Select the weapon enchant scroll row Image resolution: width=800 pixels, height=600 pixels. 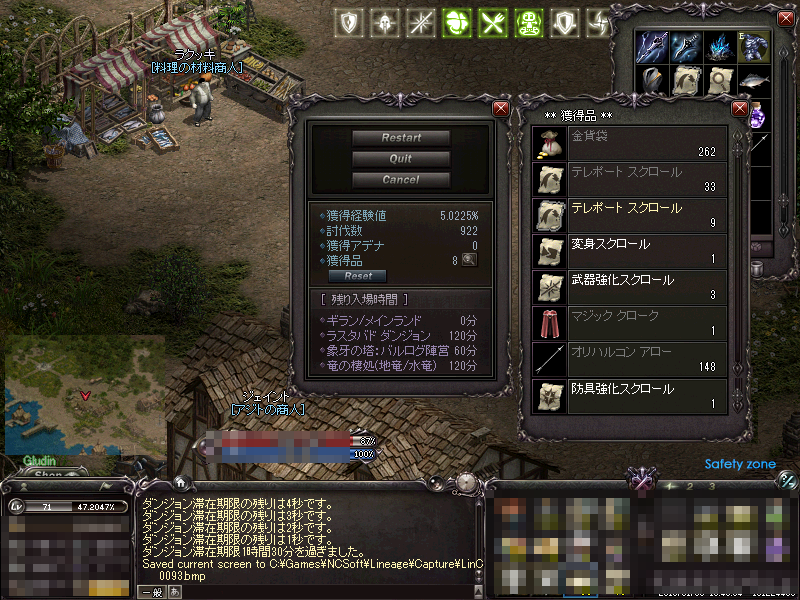tap(629, 288)
